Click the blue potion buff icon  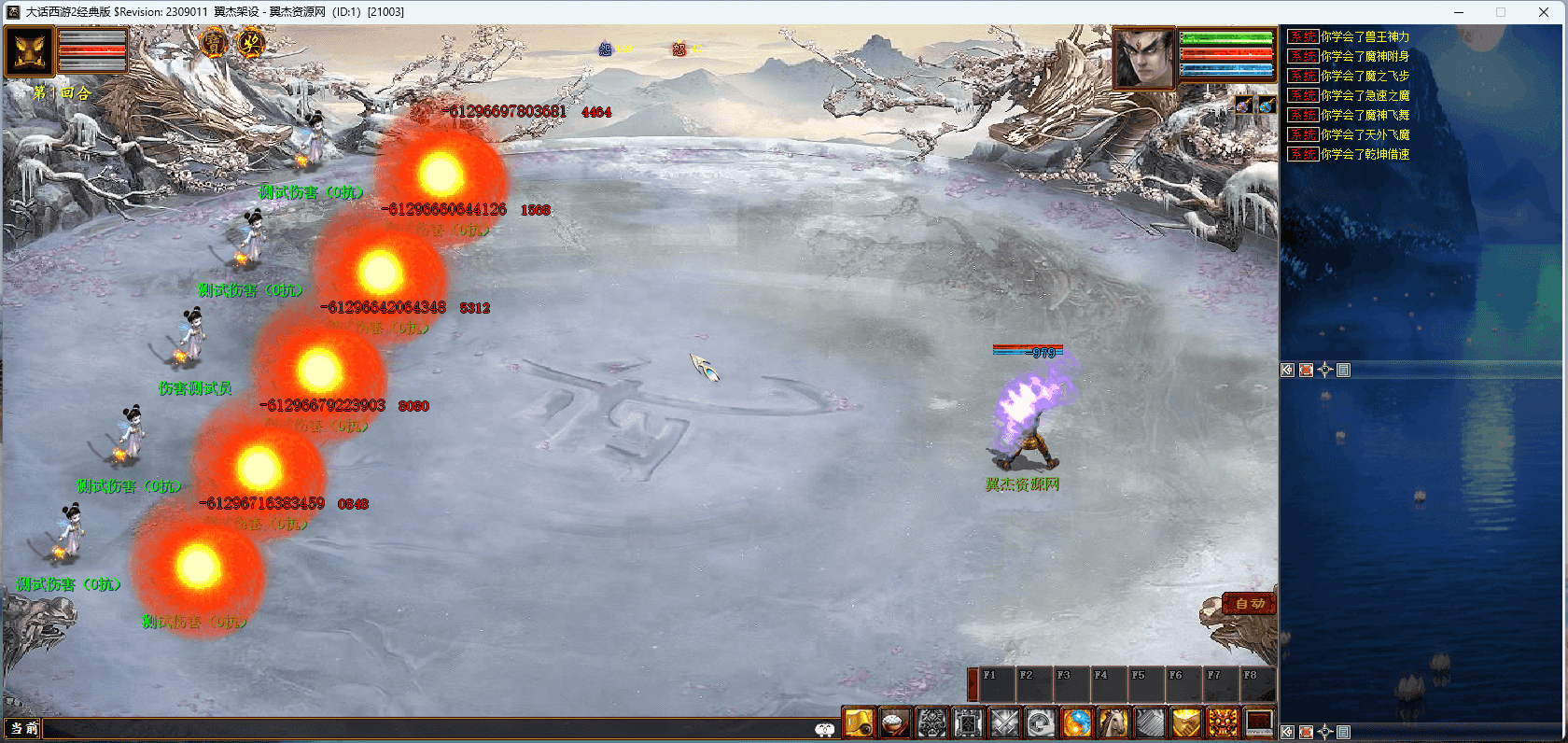pyautogui.click(x=1266, y=105)
